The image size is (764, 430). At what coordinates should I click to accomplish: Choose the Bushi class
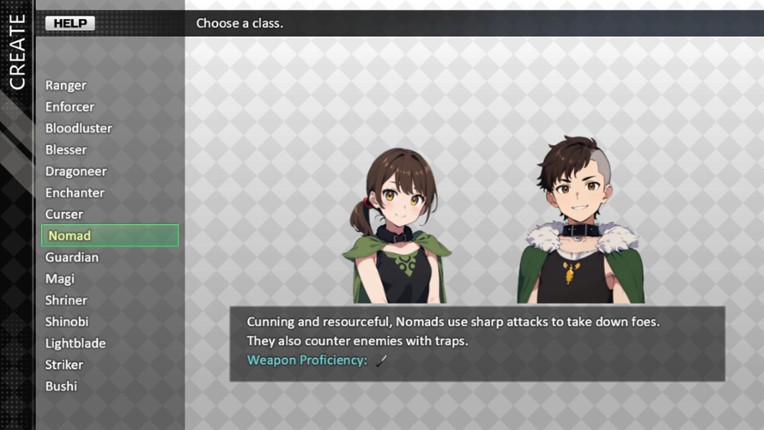61,386
